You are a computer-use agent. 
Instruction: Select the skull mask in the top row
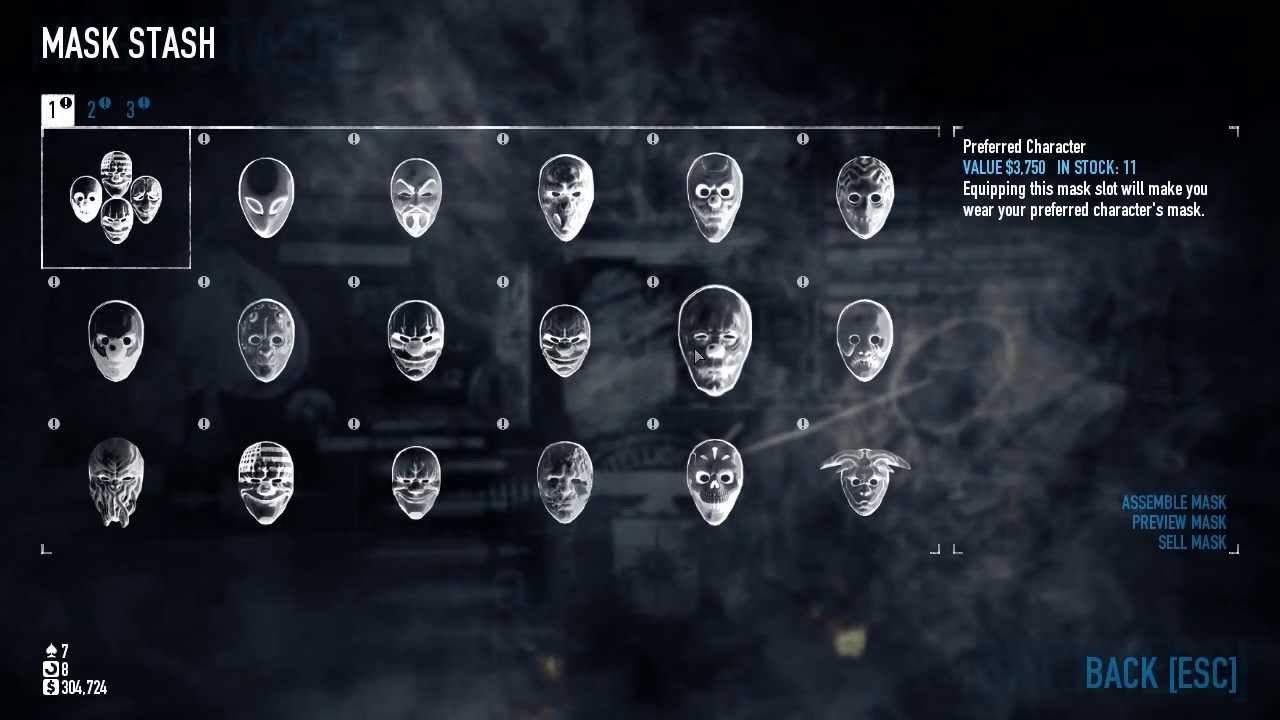(x=715, y=197)
